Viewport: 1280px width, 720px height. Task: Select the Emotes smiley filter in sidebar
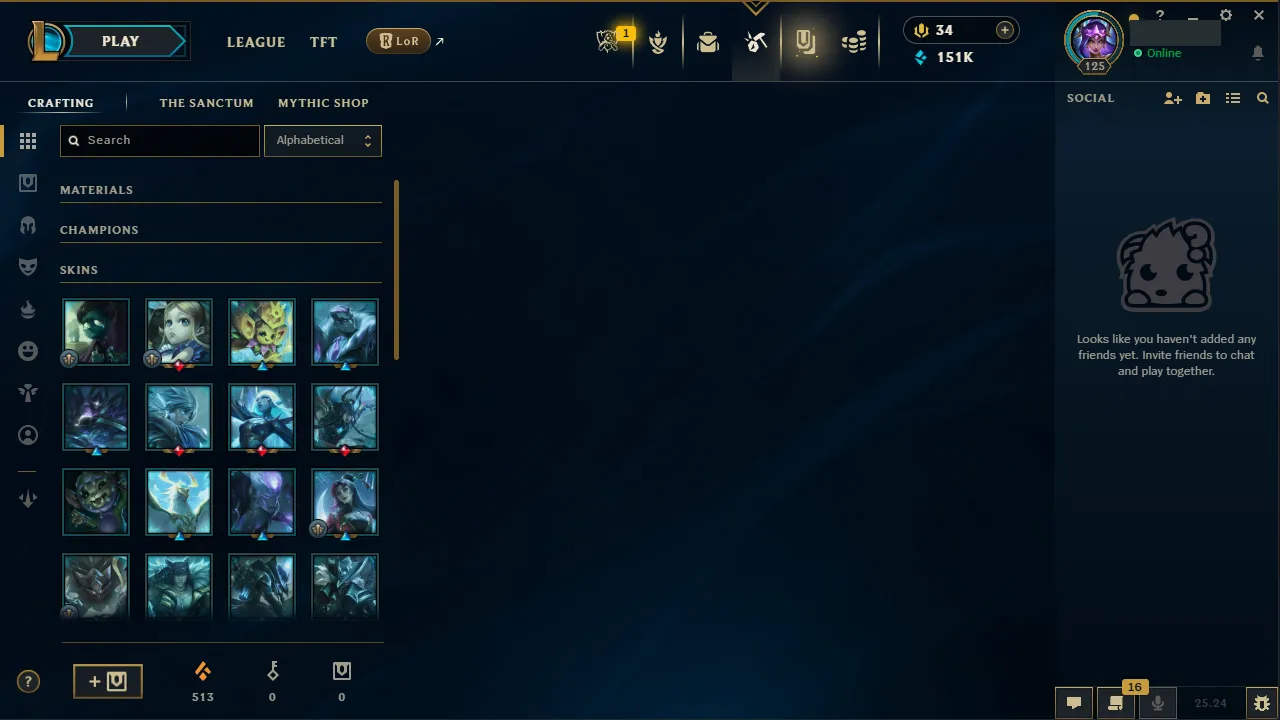coord(28,351)
